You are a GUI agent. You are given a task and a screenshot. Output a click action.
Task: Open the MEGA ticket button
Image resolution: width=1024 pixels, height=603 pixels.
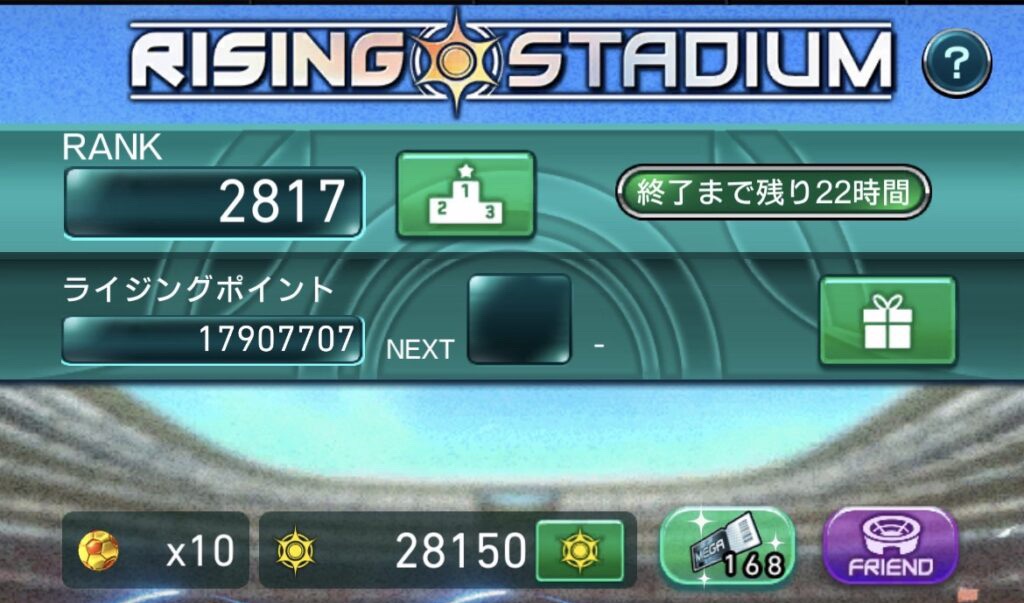[x=727, y=546]
